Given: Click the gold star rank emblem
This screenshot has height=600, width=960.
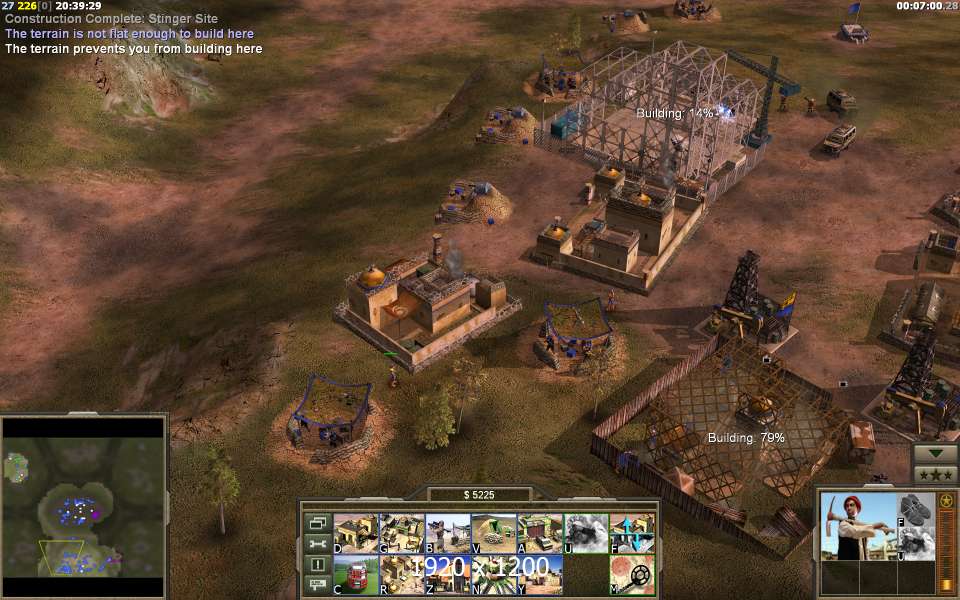Looking at the screenshot, I should click(946, 500).
